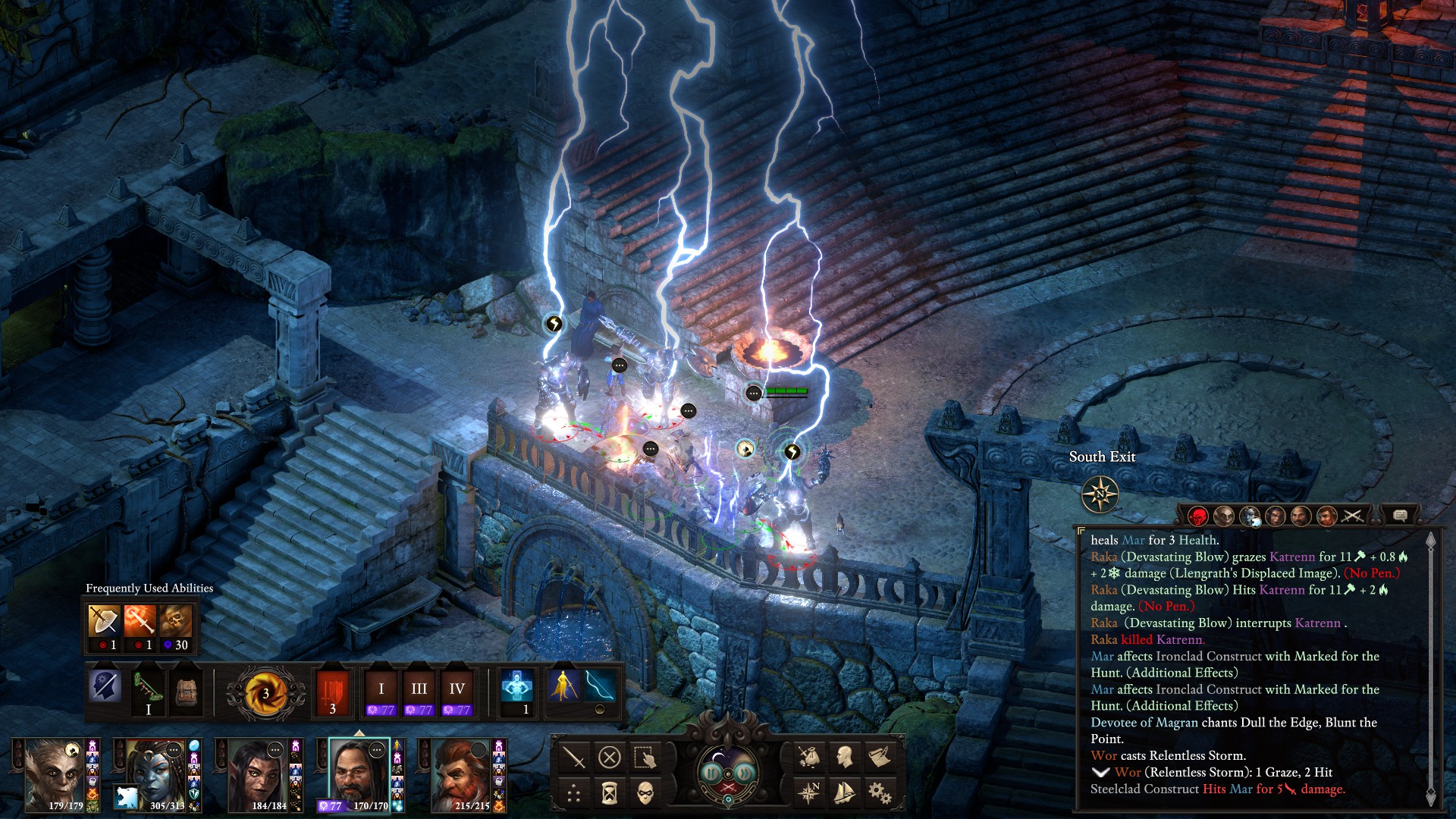Open the journal scroll and quill icon
This screenshot has height=819, width=1456.
coord(880,757)
